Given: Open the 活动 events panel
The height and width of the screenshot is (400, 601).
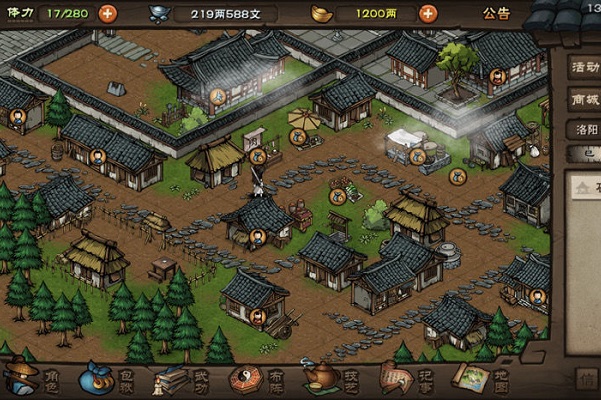Looking at the screenshot, I should tap(583, 67).
